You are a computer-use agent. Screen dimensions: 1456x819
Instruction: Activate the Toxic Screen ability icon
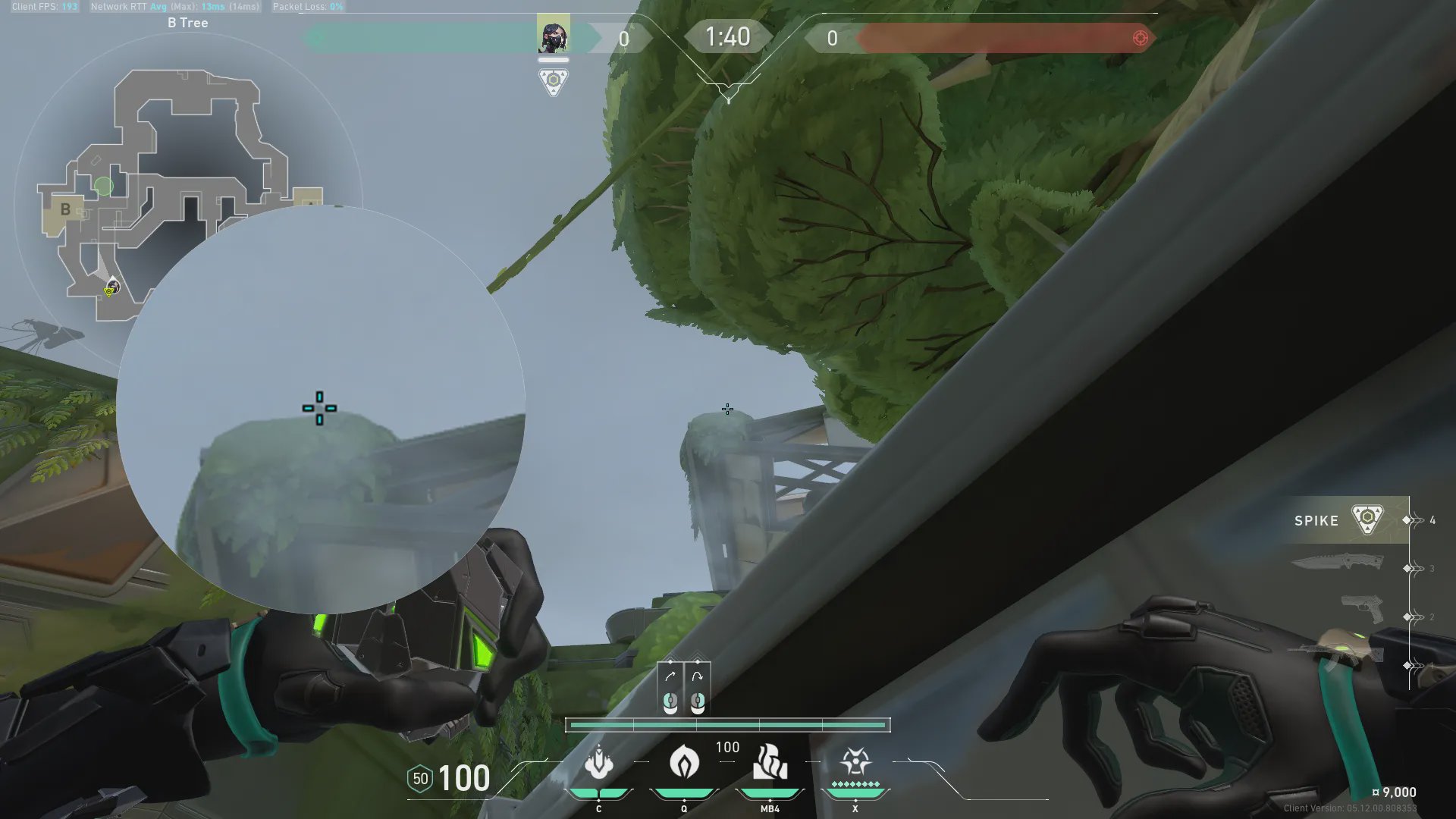[x=770, y=763]
